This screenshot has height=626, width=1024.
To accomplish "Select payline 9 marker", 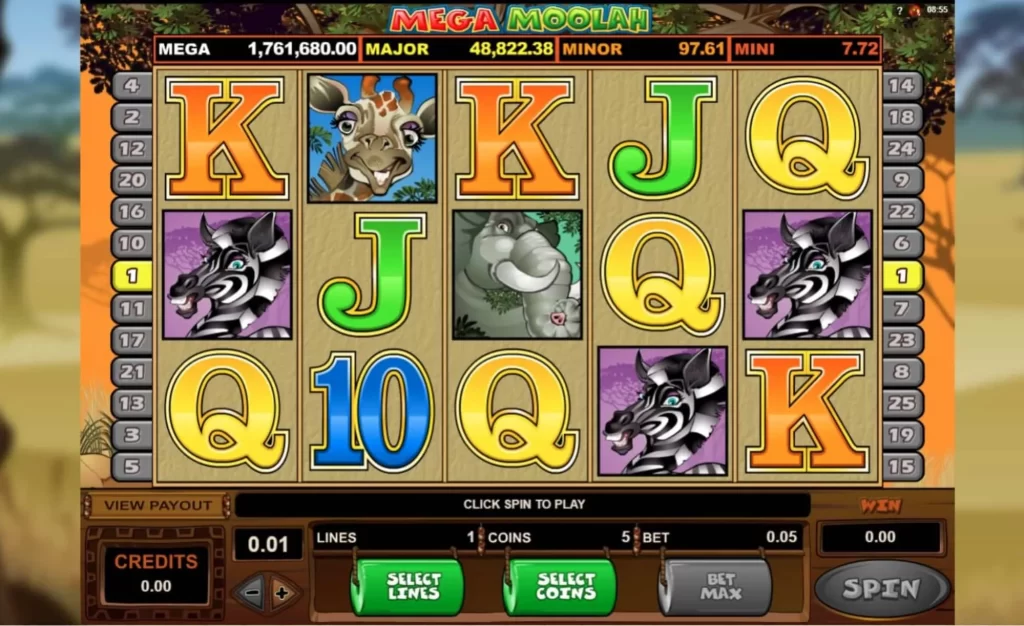I will point(902,180).
